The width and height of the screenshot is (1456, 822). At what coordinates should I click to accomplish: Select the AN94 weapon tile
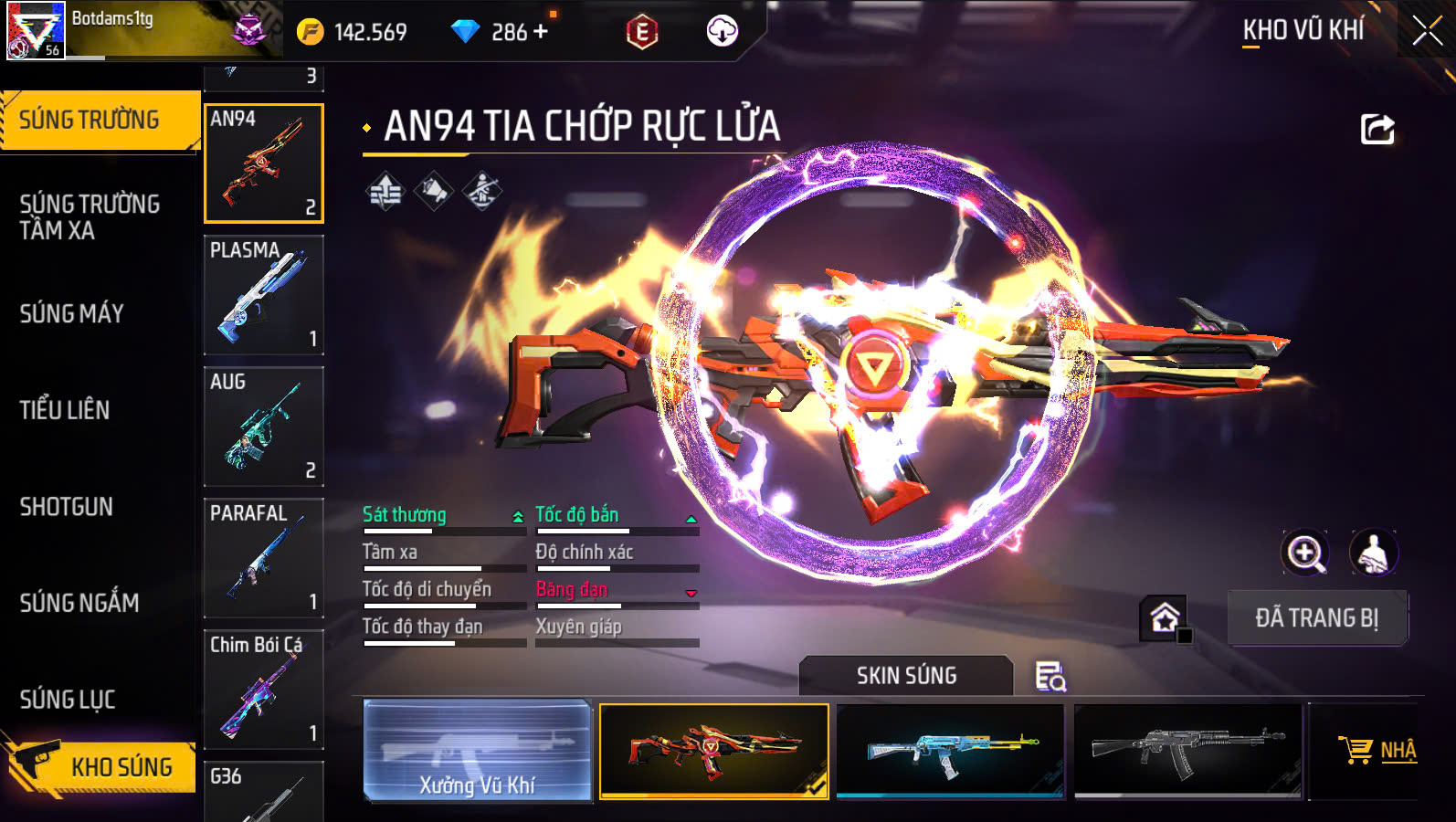tap(263, 163)
